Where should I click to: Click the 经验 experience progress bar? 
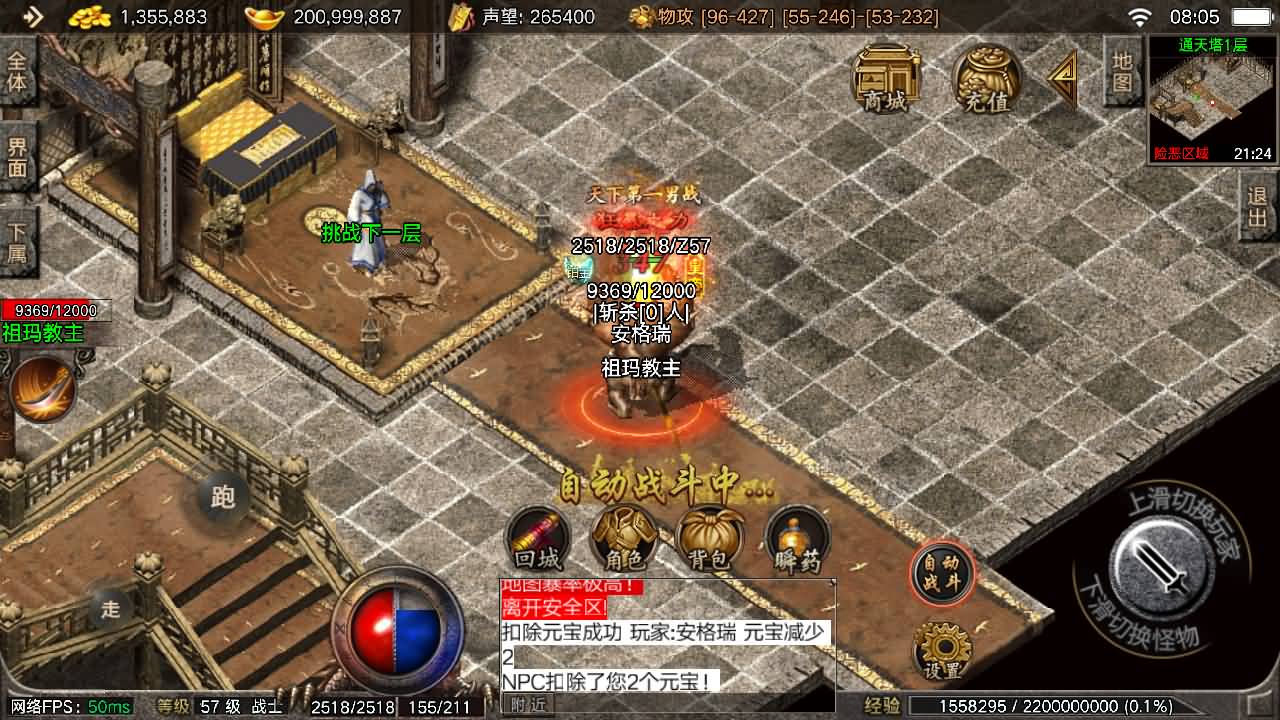click(1050, 704)
